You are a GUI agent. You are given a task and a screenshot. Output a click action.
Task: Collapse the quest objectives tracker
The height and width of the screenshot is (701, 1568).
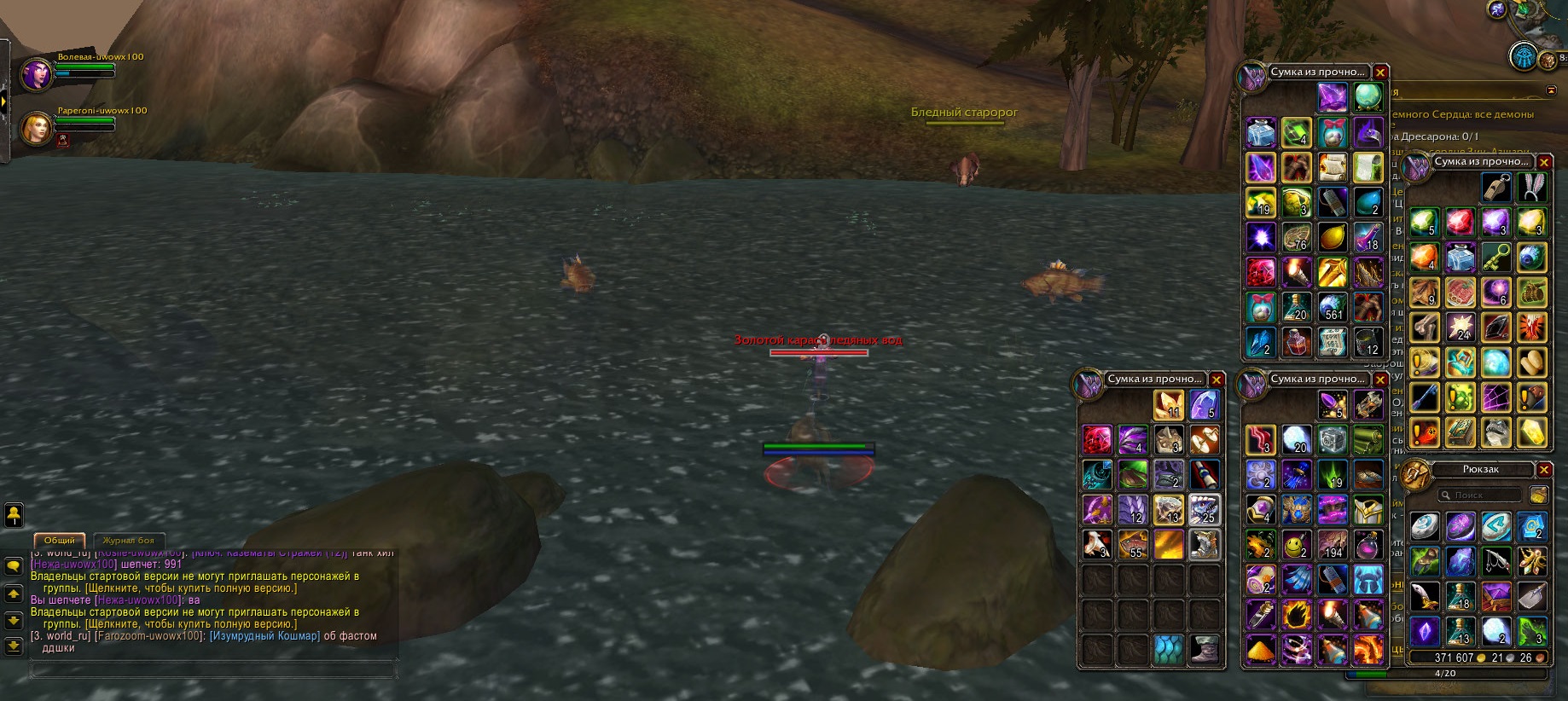(x=1550, y=90)
